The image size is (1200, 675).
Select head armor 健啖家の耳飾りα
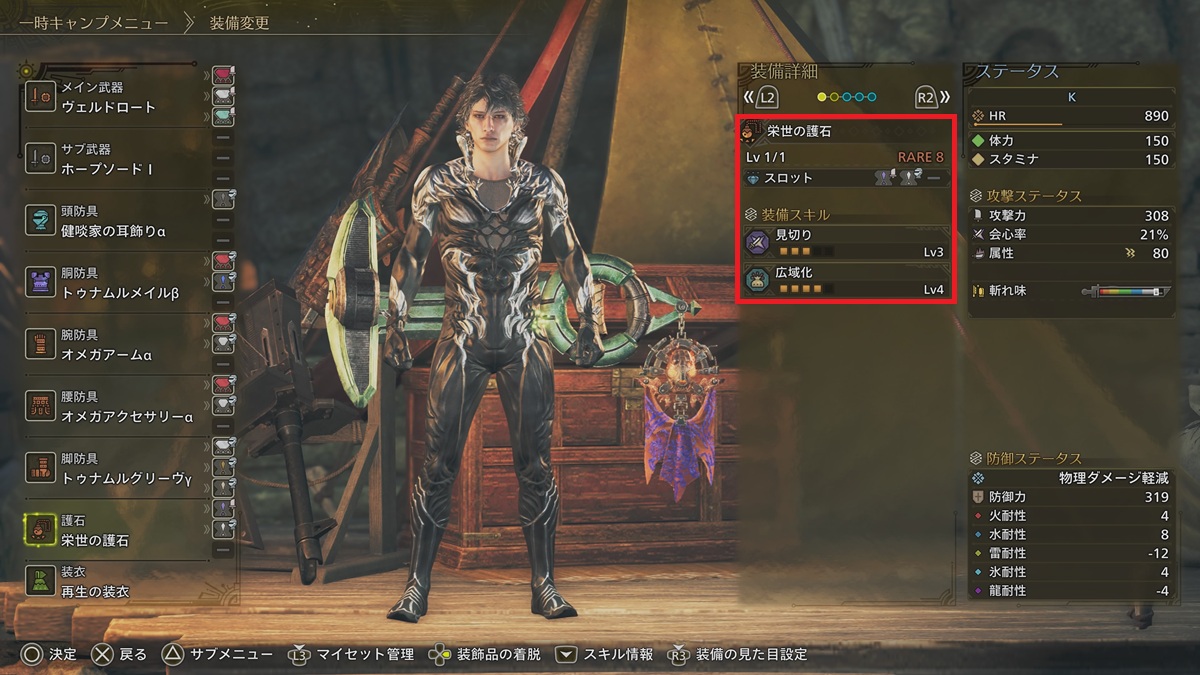[115, 220]
